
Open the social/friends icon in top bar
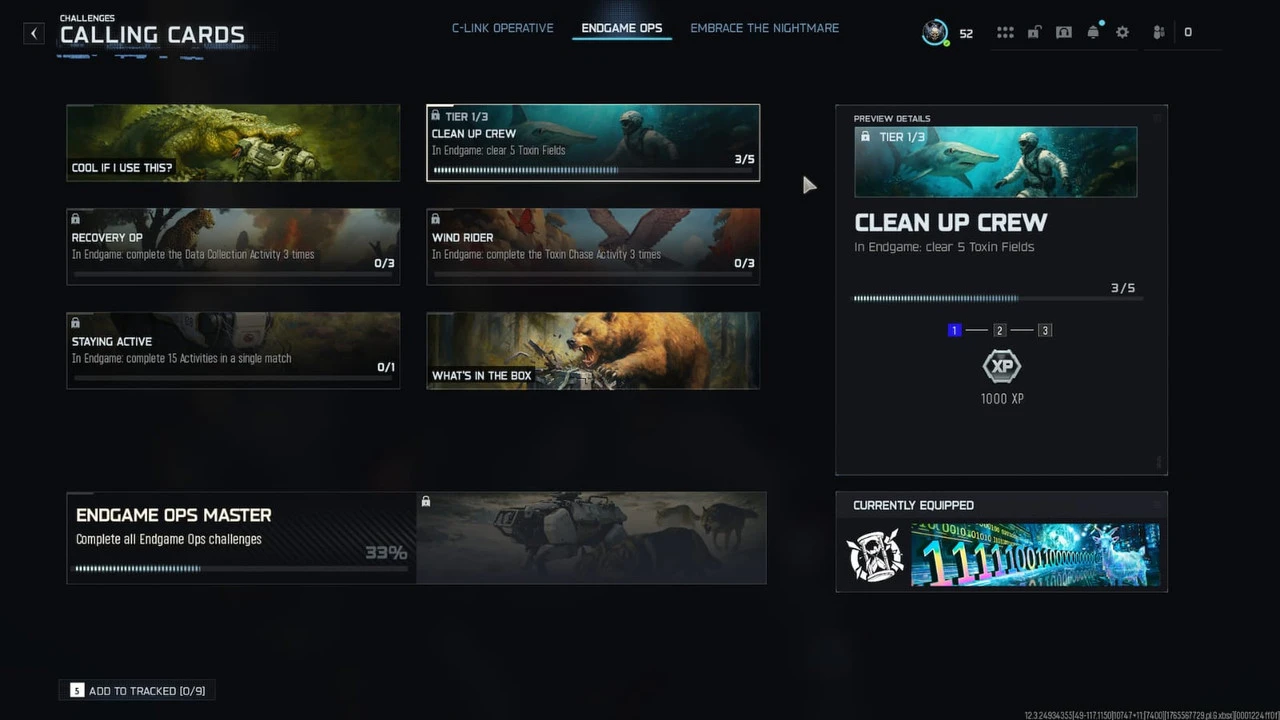click(1158, 31)
